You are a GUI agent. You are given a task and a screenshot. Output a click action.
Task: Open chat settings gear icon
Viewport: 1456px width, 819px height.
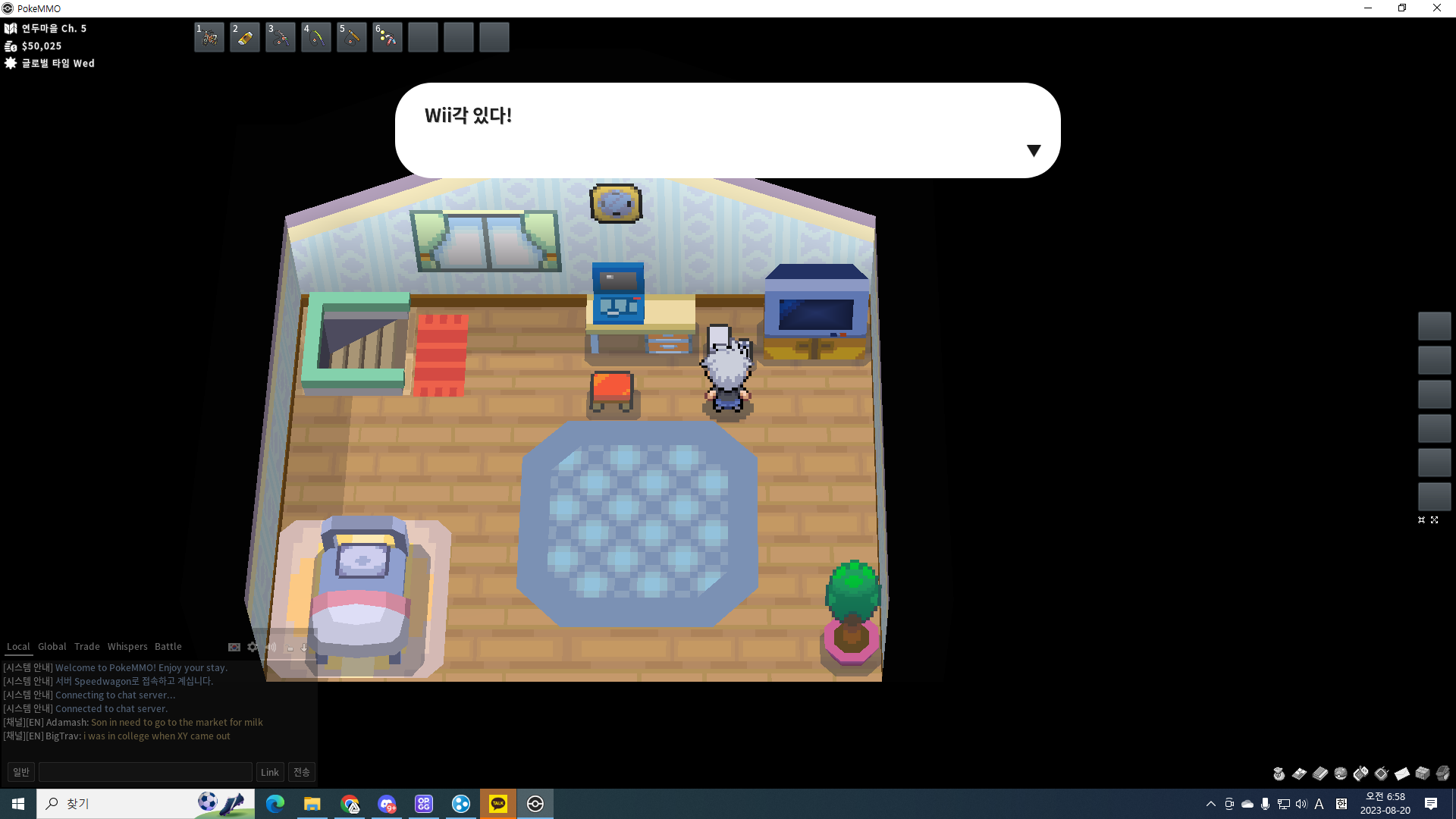(253, 647)
